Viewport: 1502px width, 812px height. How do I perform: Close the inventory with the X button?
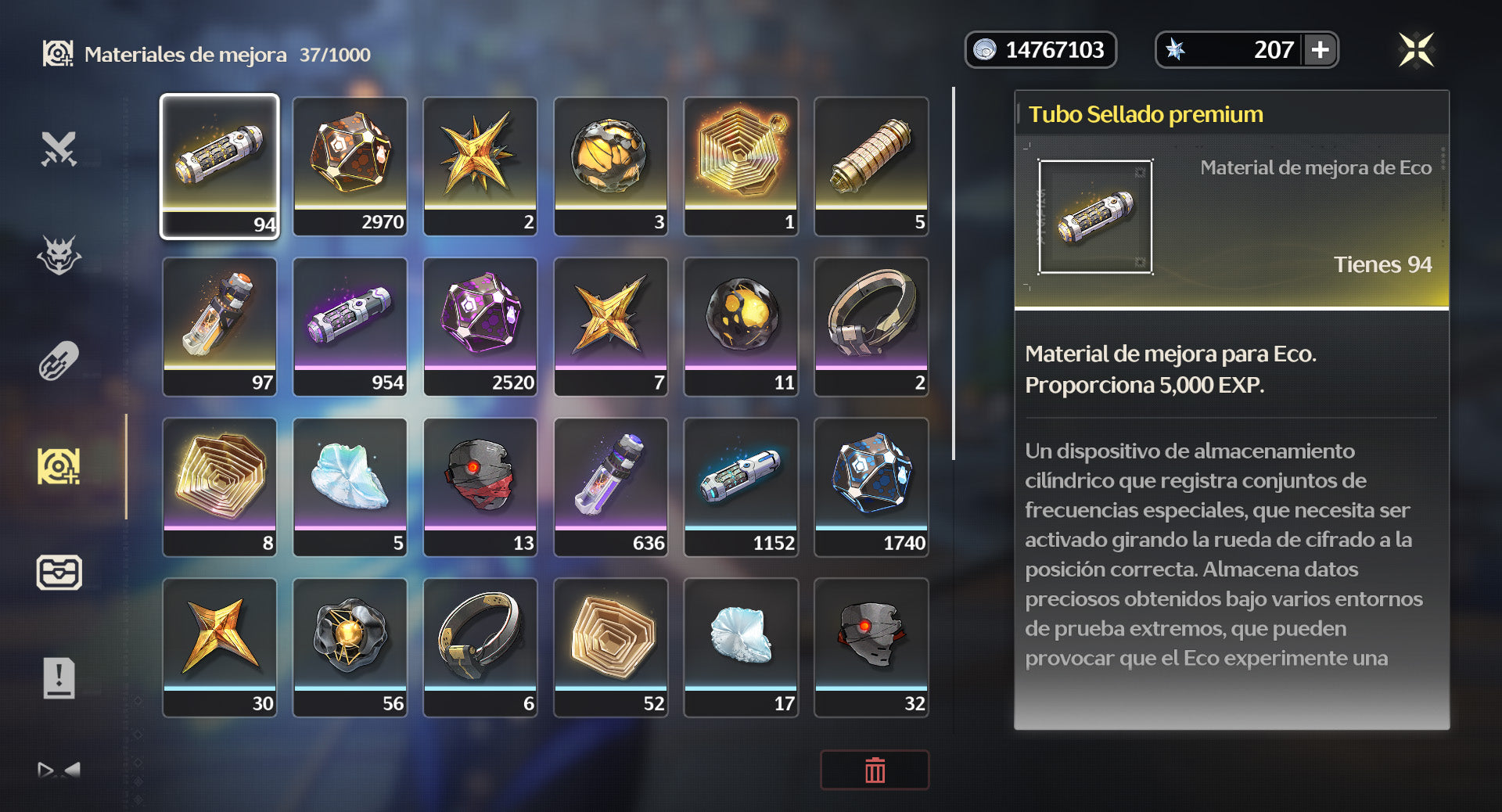pos(1416,50)
